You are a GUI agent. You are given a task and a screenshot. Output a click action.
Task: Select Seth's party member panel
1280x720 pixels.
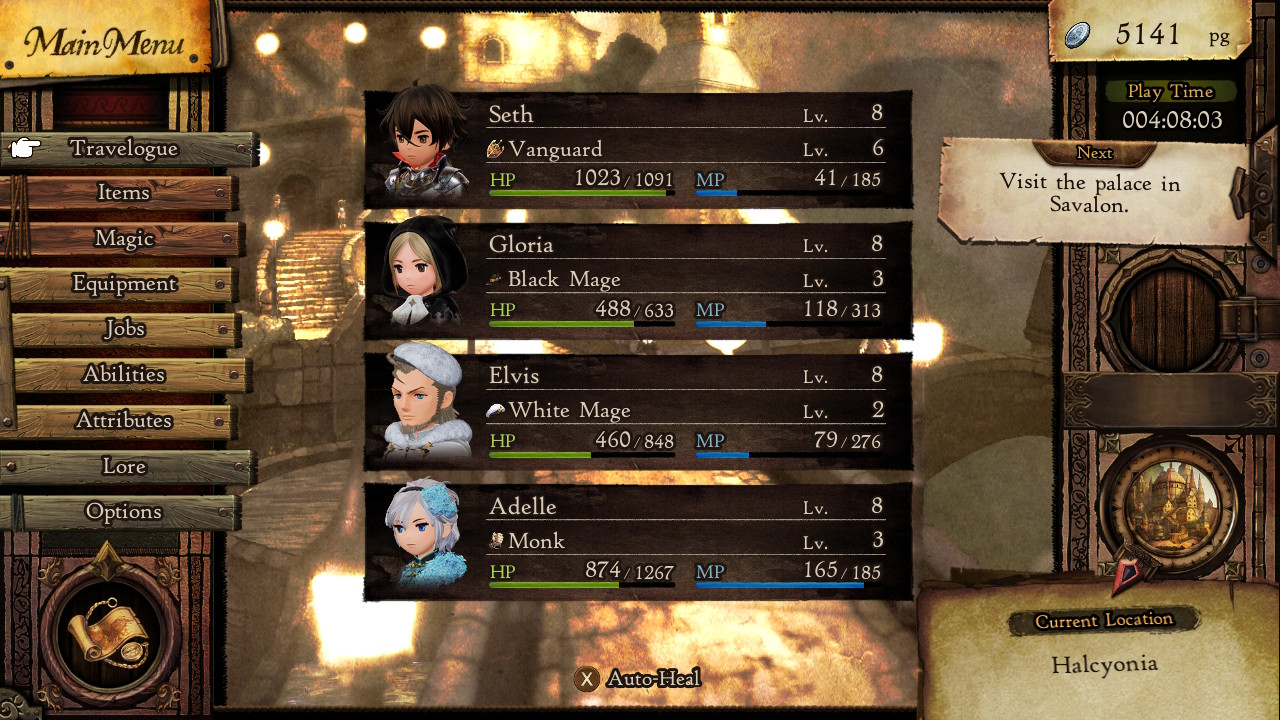point(638,150)
